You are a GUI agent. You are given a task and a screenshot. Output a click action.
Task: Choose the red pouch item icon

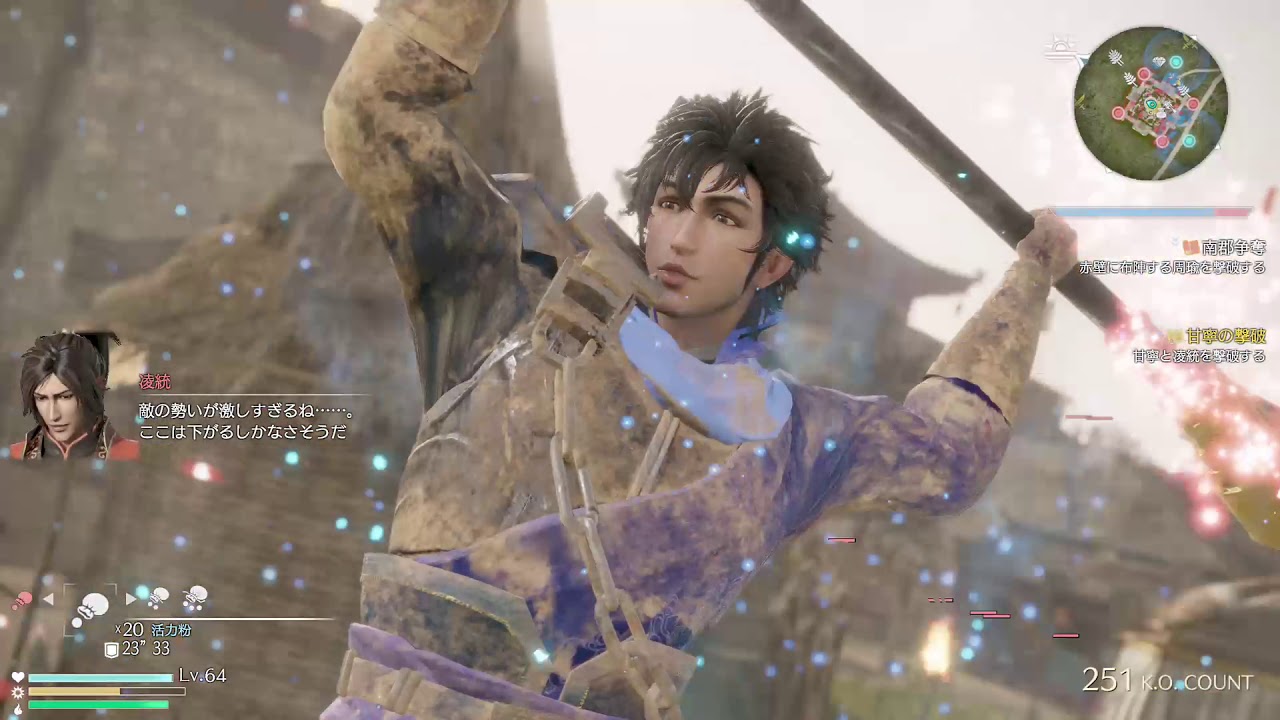coord(21,600)
